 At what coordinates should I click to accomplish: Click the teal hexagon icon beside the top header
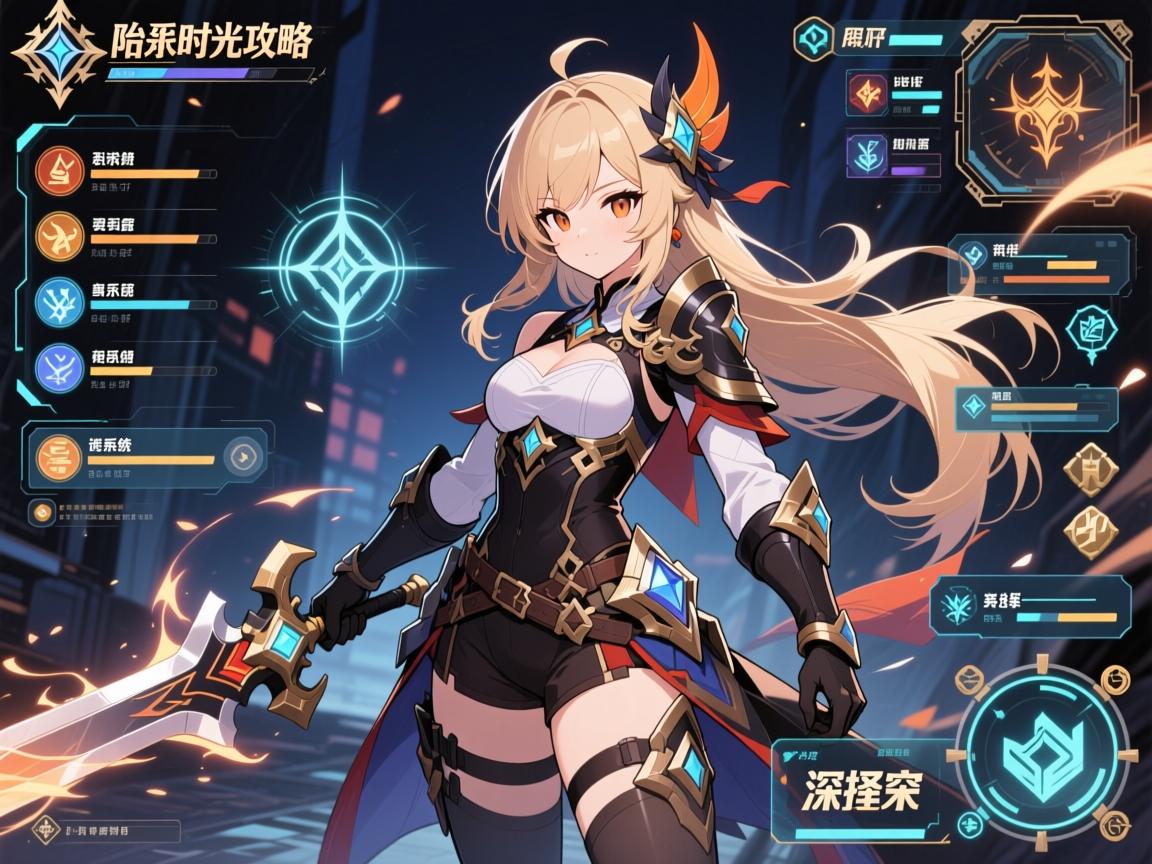click(x=811, y=40)
